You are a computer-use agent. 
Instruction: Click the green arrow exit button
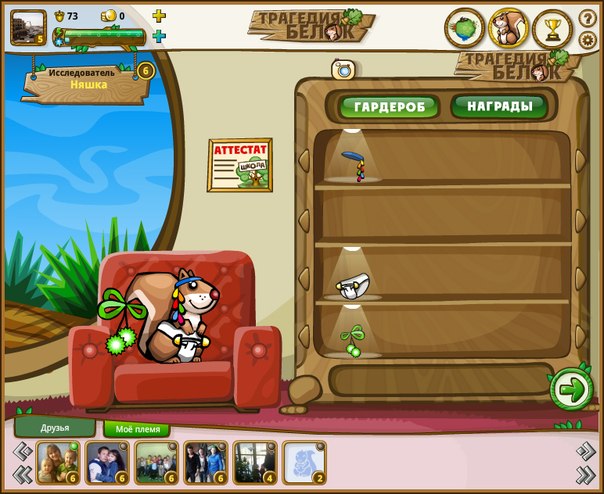[x=570, y=389]
